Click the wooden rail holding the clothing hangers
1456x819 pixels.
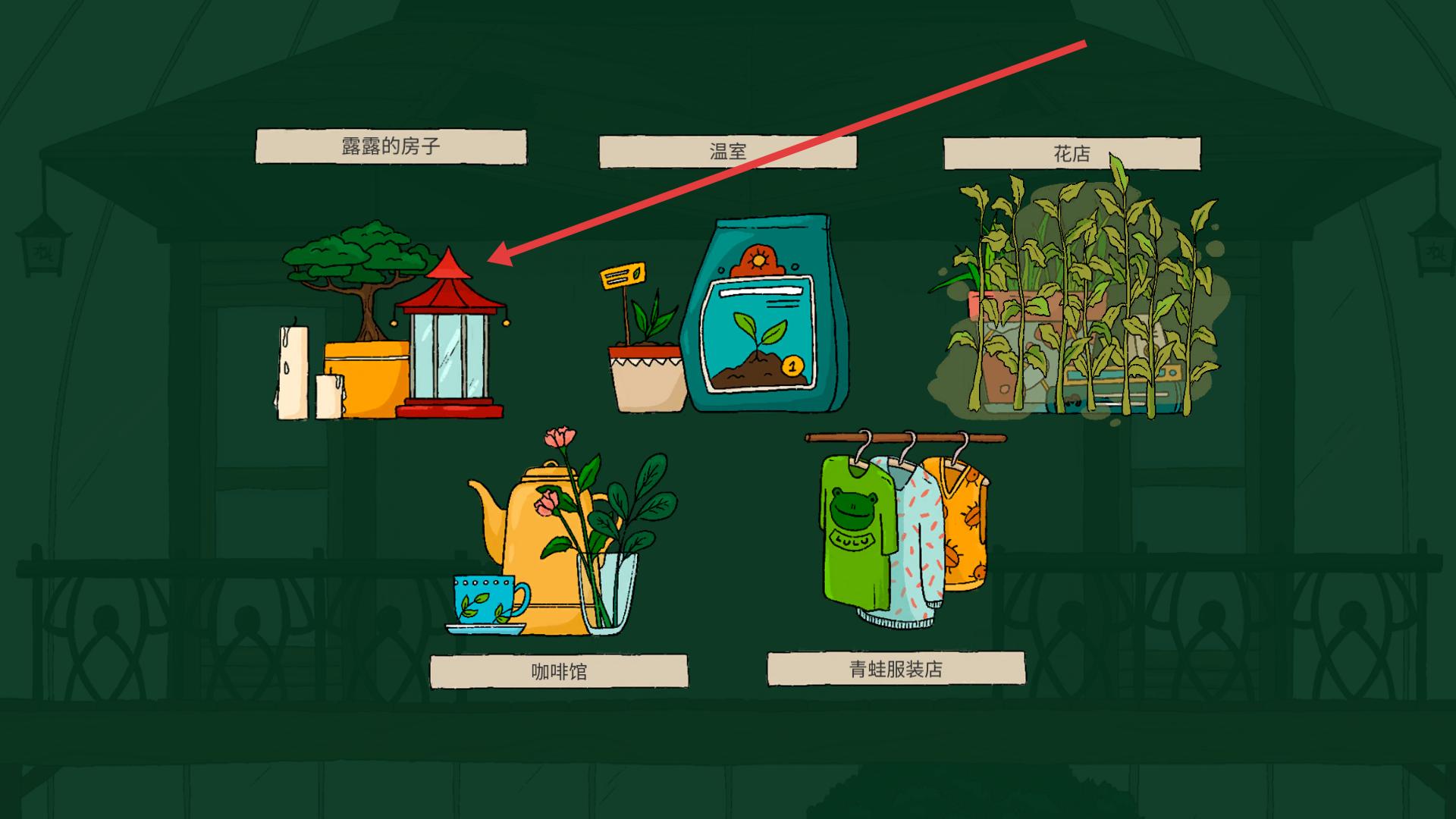(x=902, y=436)
